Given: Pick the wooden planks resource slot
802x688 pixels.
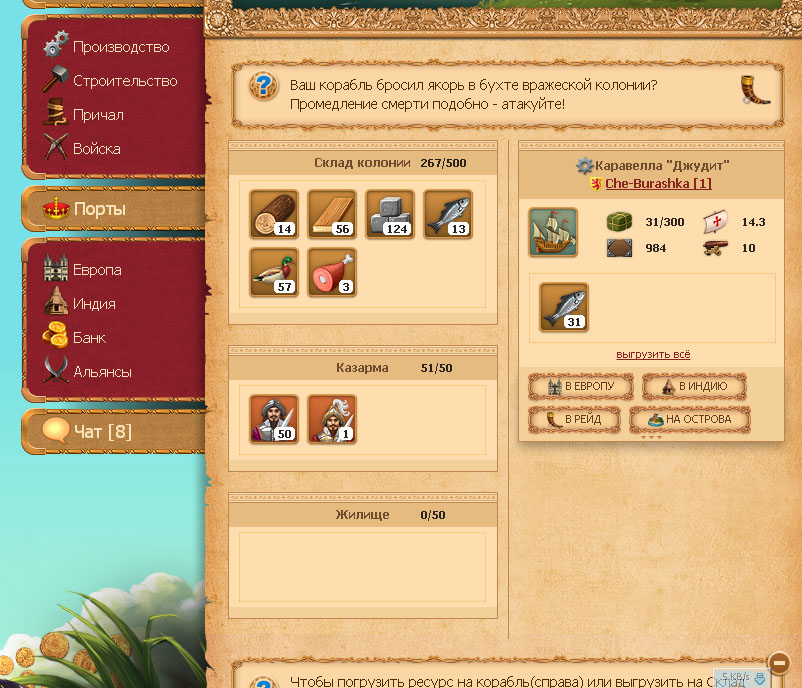Looking at the screenshot, I should click(x=331, y=214).
